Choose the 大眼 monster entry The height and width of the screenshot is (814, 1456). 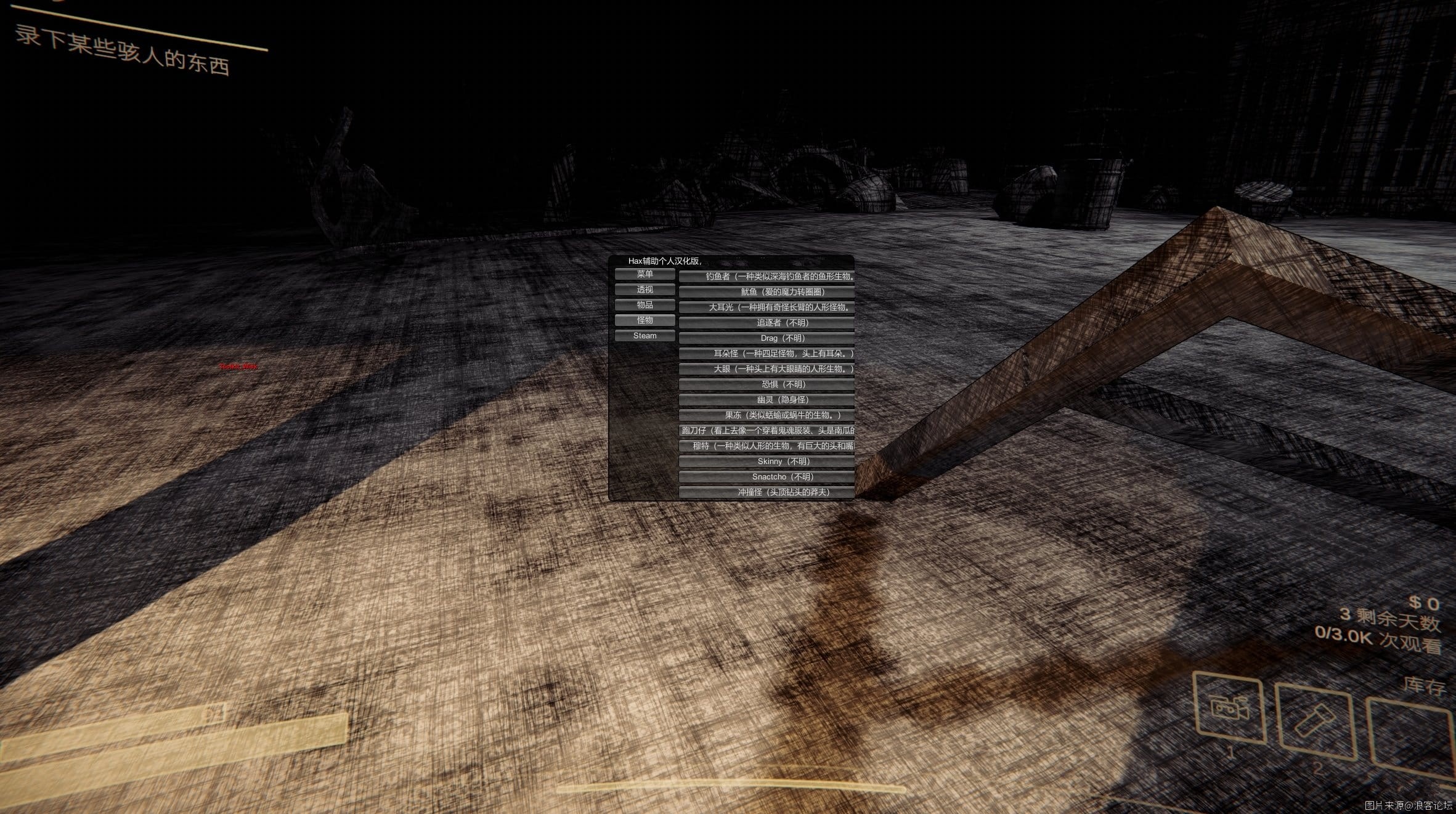(767, 369)
